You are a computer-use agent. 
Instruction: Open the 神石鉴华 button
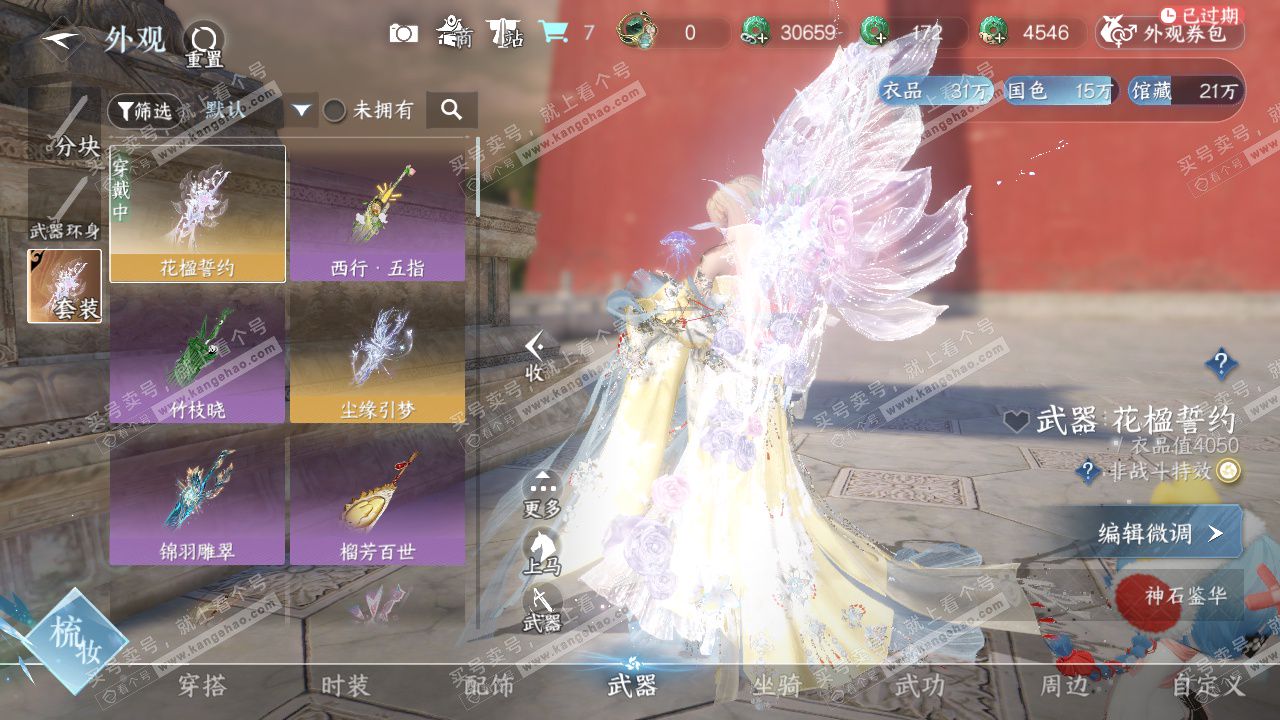1185,595
